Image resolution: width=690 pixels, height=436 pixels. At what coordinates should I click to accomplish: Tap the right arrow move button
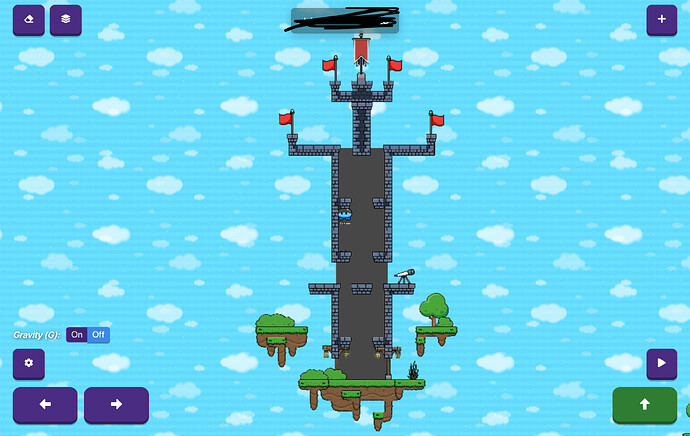pyautogui.click(x=116, y=405)
